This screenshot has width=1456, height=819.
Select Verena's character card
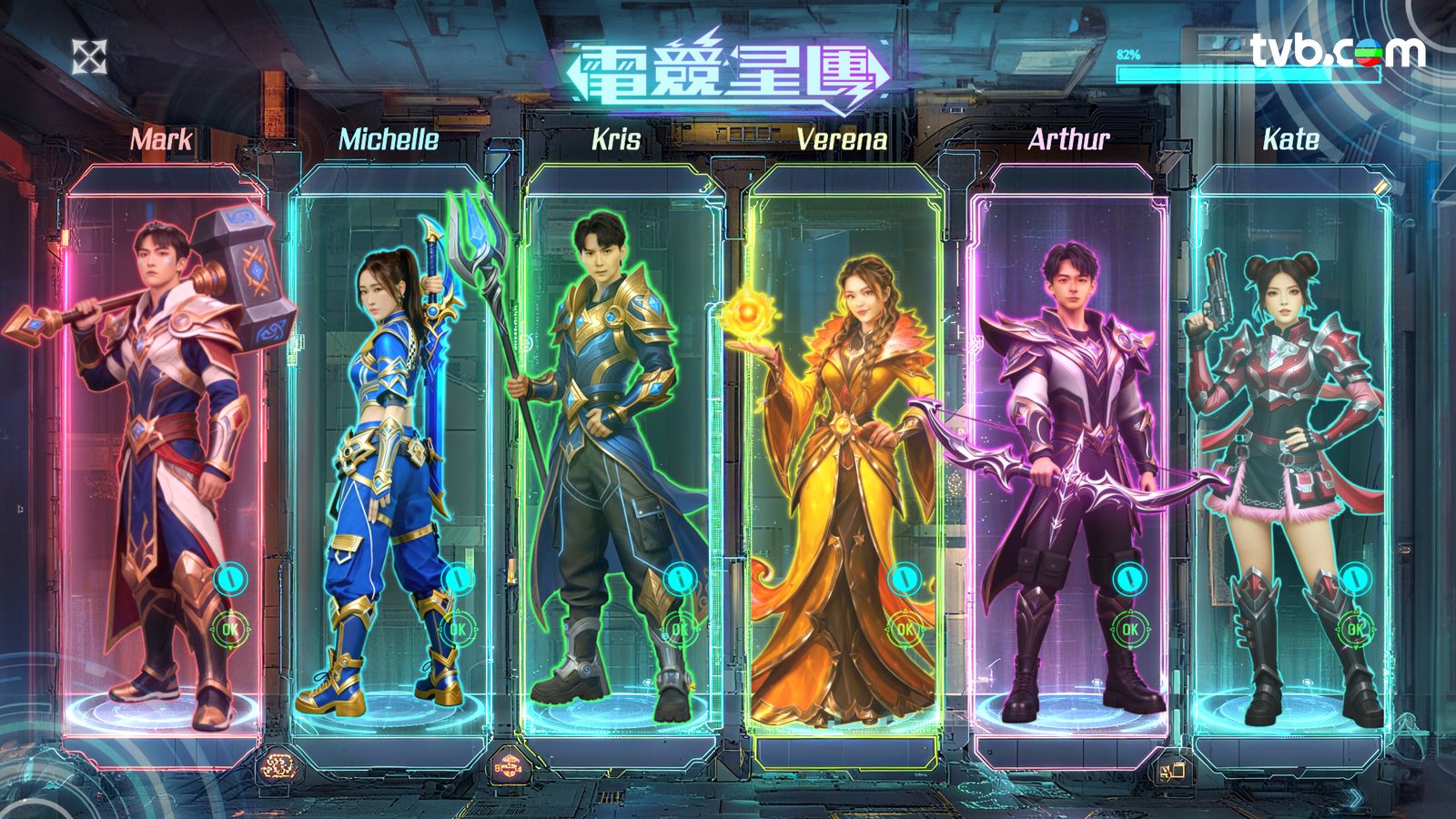[842, 437]
